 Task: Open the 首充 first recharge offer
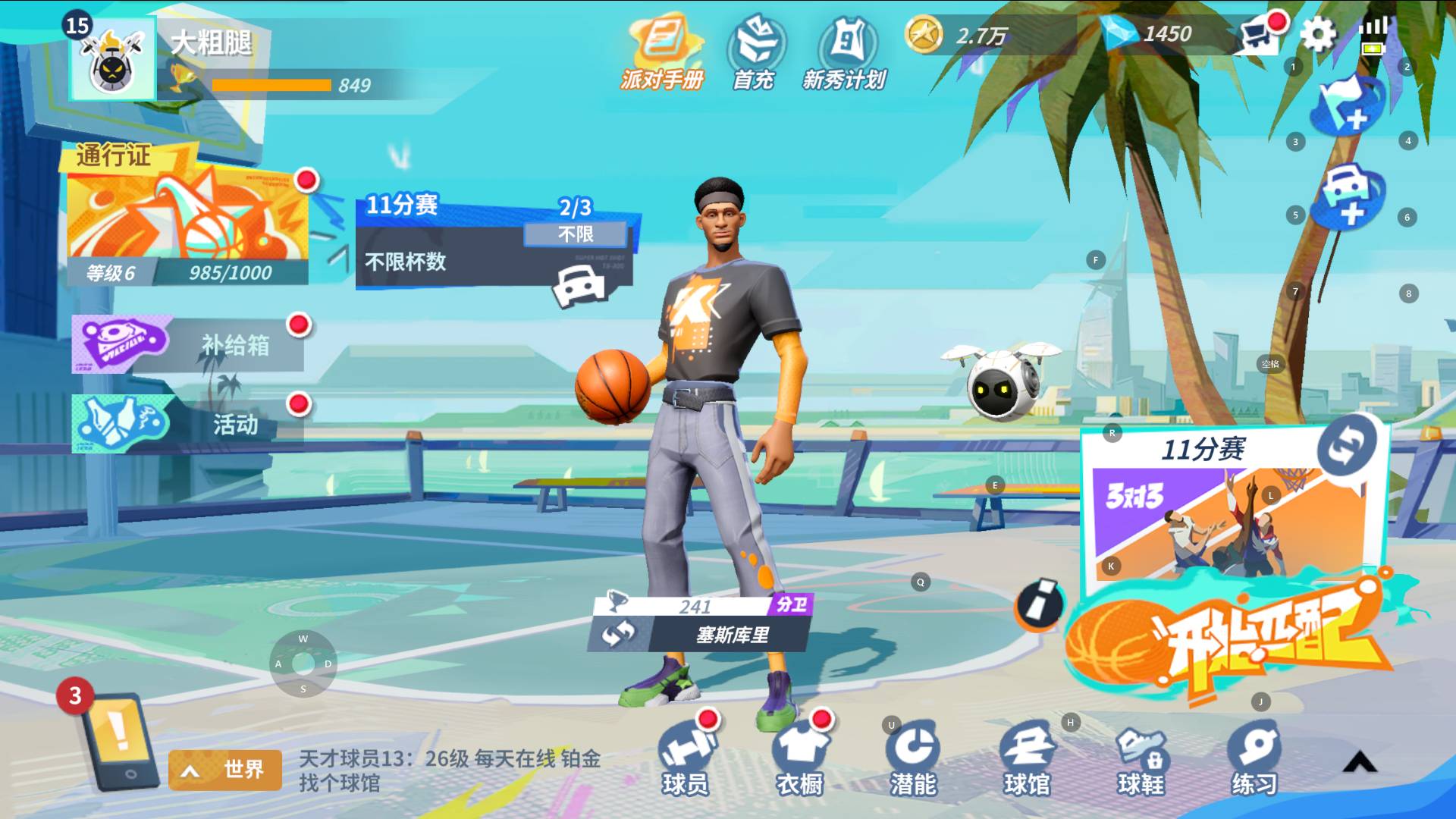pyautogui.click(x=755, y=53)
